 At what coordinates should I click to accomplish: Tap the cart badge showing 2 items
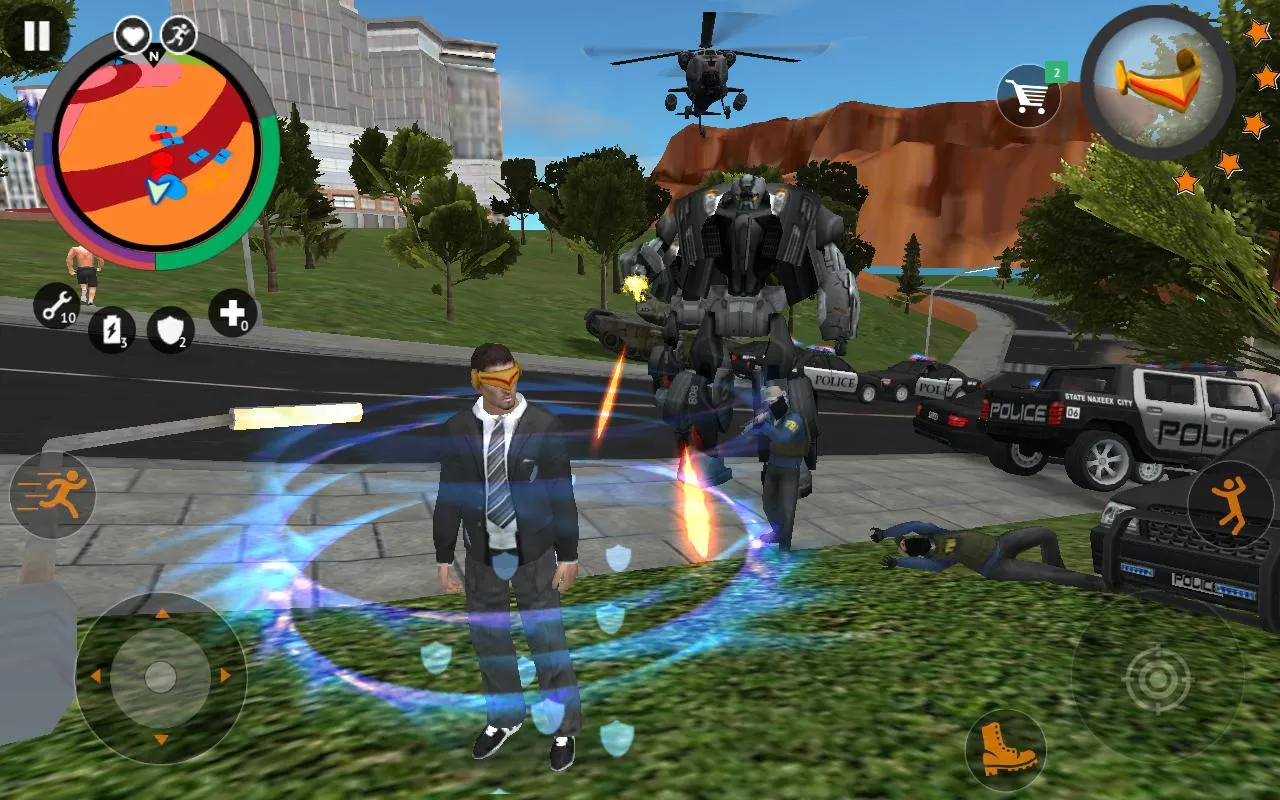1055,72
